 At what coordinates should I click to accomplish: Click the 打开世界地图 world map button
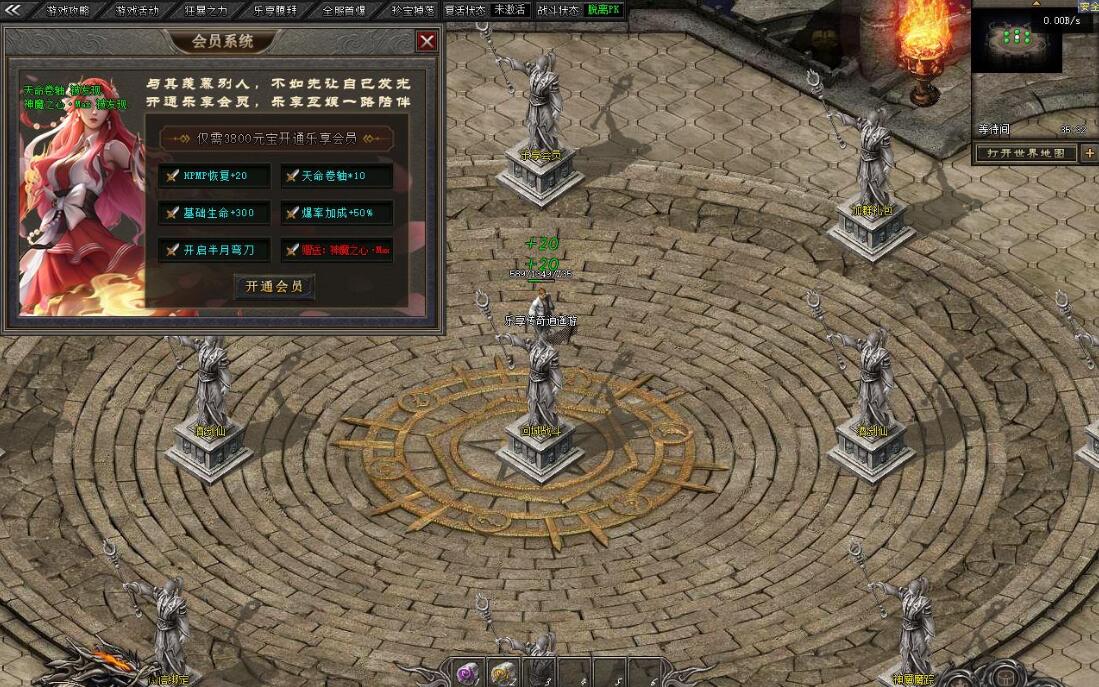(x=1026, y=153)
